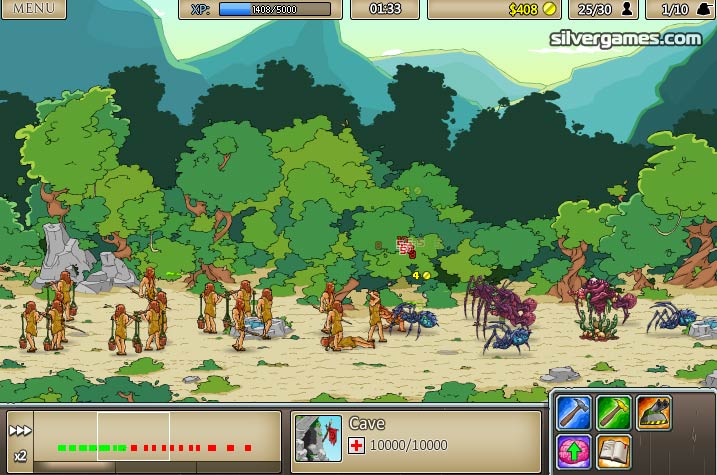Toggle the x2 fast-forward speed

point(19,441)
